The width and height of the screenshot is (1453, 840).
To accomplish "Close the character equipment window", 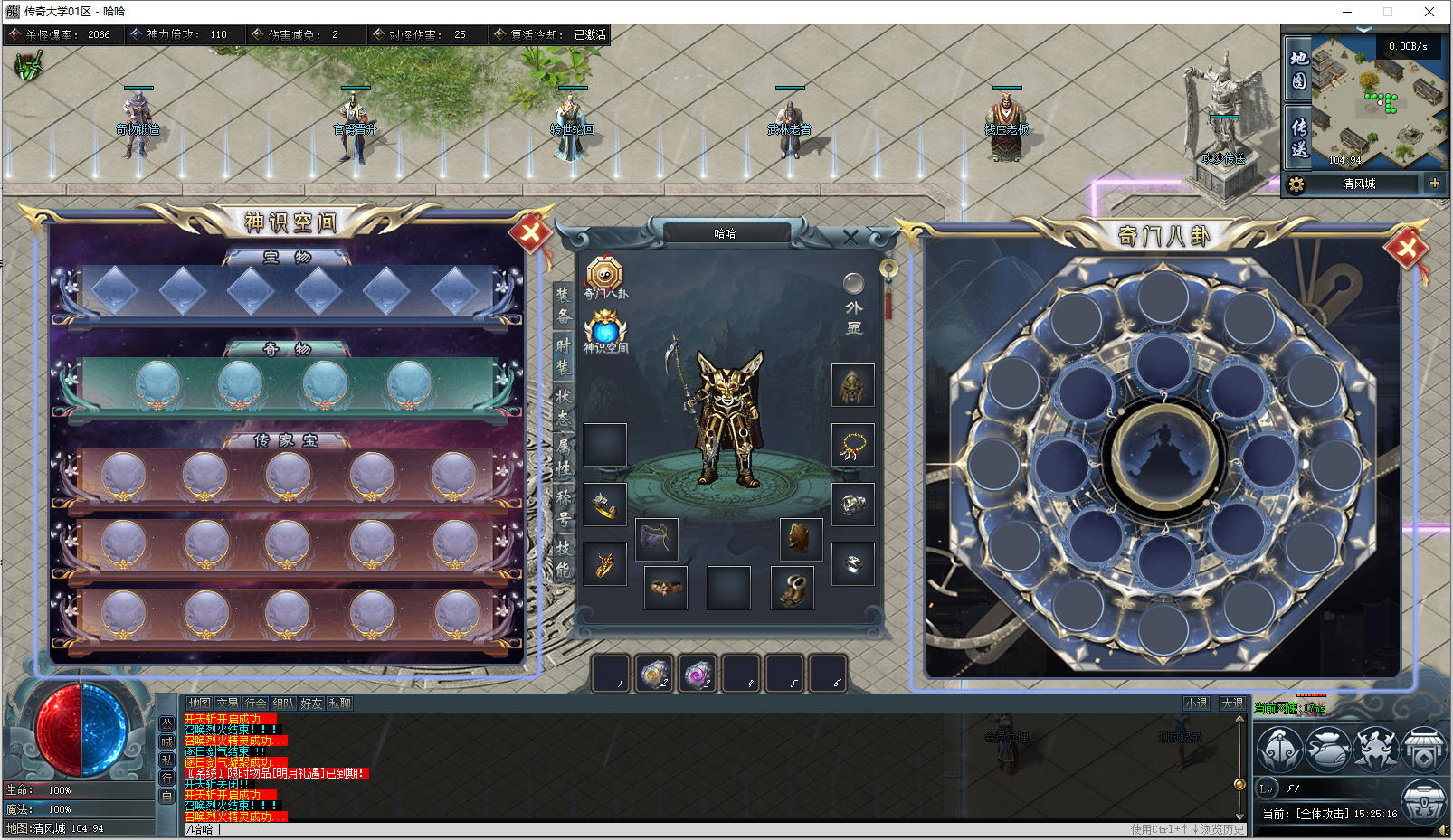I will click(x=850, y=238).
